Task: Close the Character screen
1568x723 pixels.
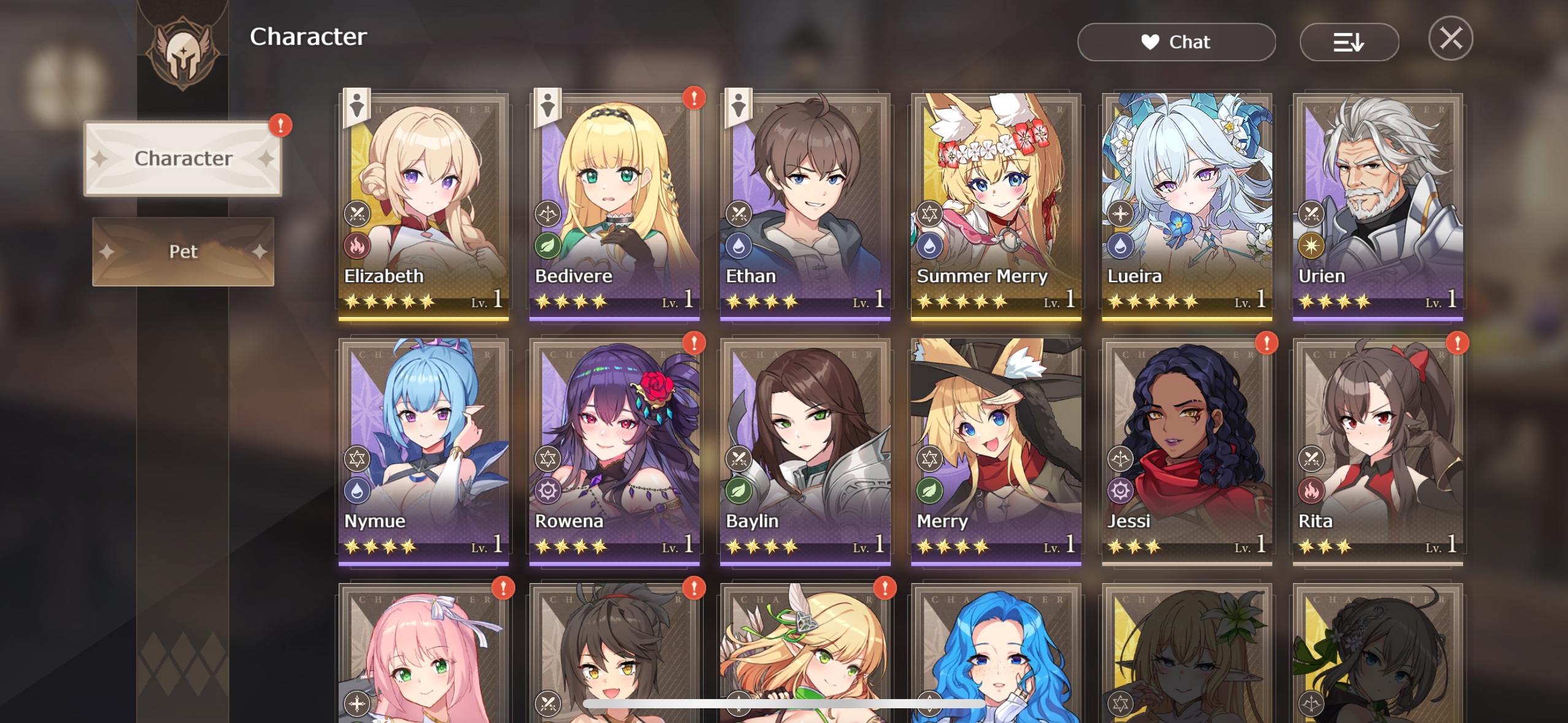Action: (1450, 39)
